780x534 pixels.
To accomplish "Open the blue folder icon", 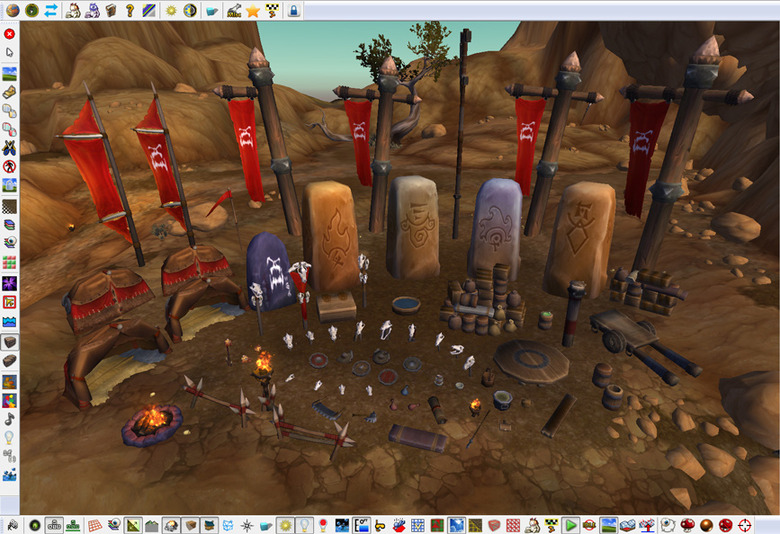I will coord(212,11).
